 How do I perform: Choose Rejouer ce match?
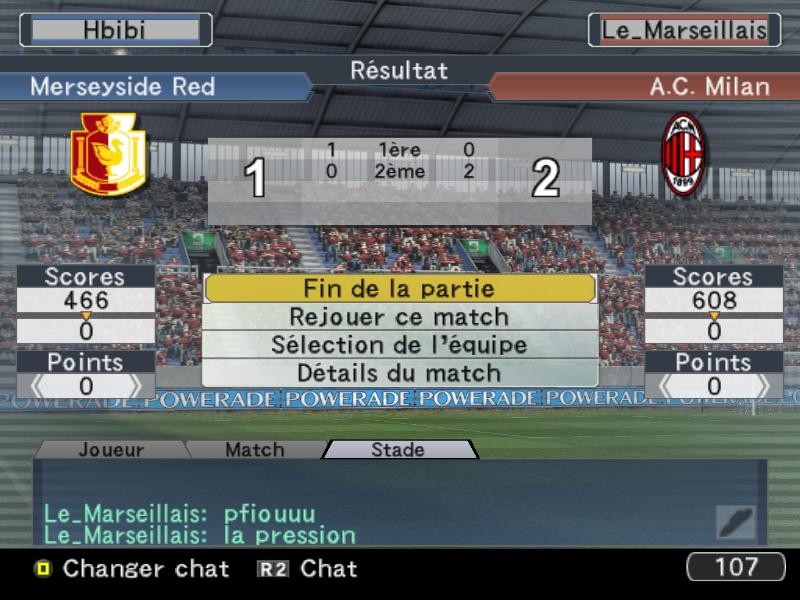(400, 317)
